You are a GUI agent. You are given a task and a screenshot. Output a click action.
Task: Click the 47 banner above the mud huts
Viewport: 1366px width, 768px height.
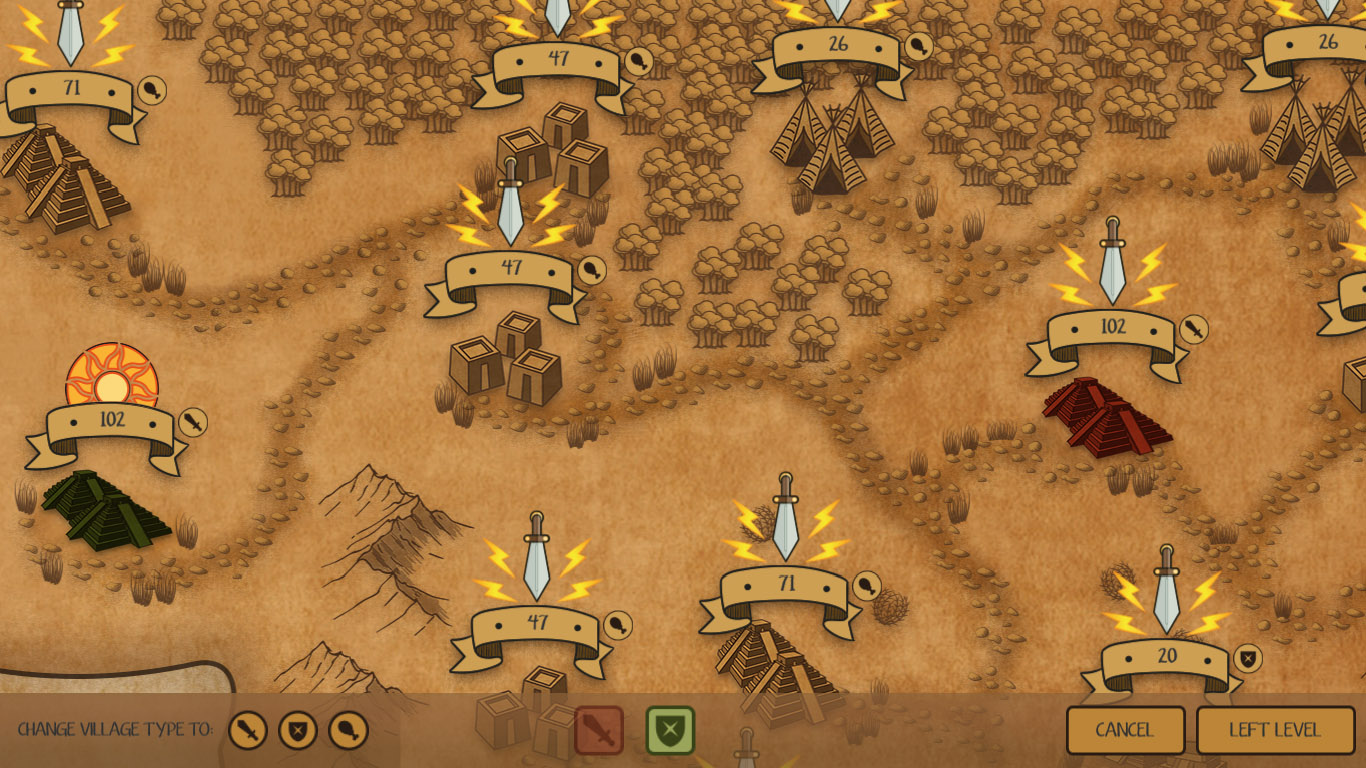click(x=513, y=267)
